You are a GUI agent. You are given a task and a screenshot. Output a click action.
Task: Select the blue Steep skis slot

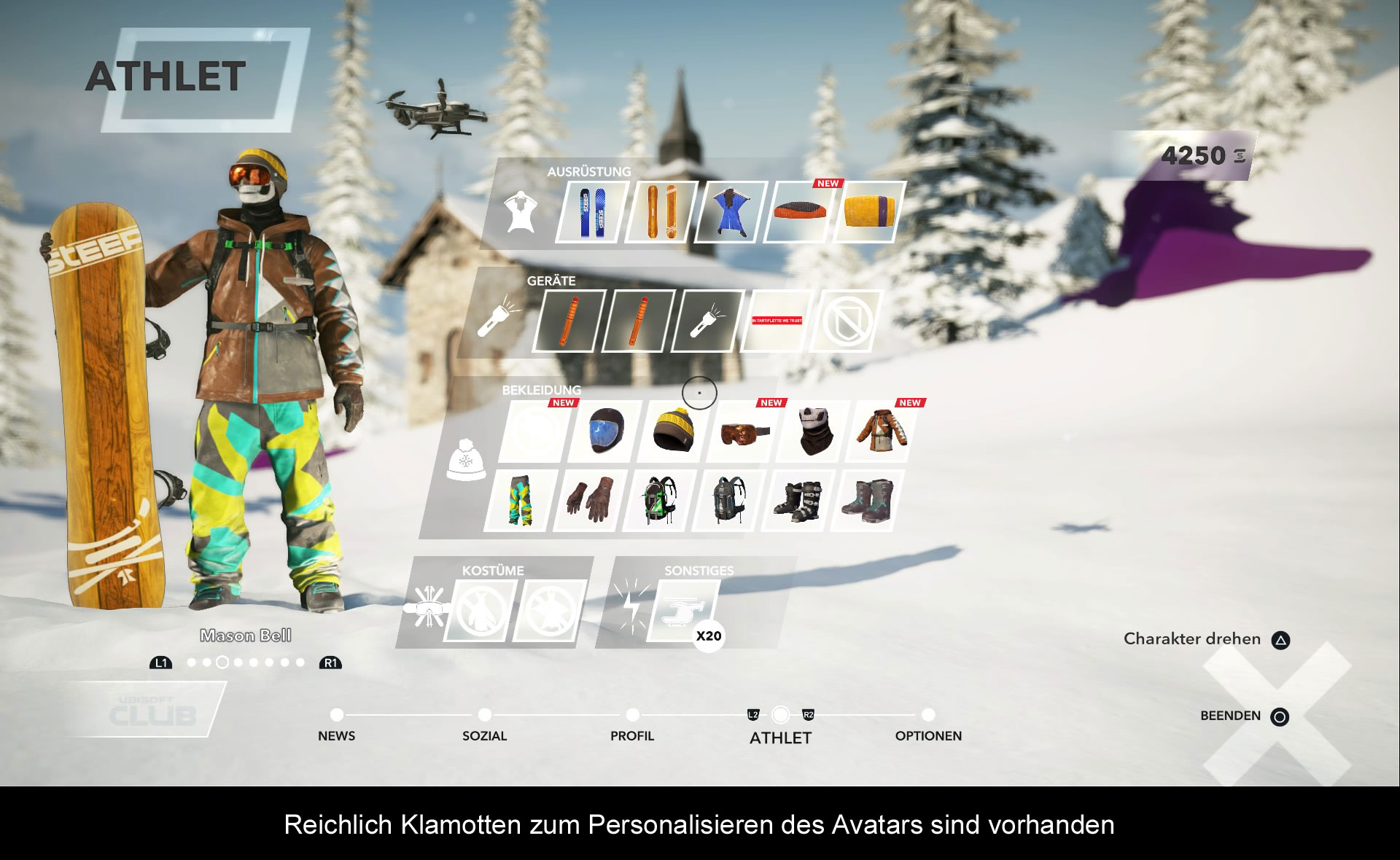tap(592, 212)
